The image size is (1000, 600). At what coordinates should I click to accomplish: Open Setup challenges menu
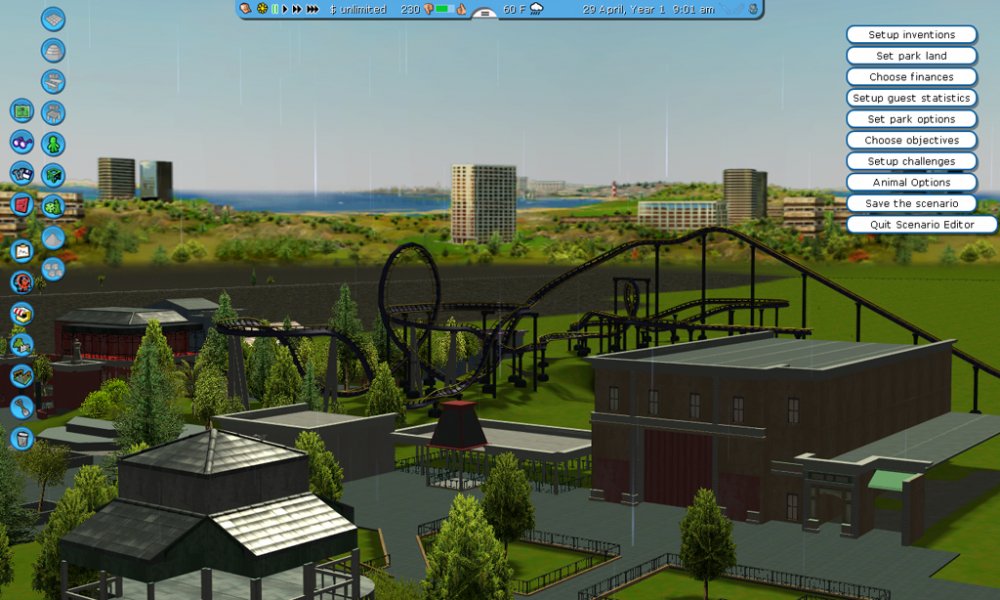911,161
